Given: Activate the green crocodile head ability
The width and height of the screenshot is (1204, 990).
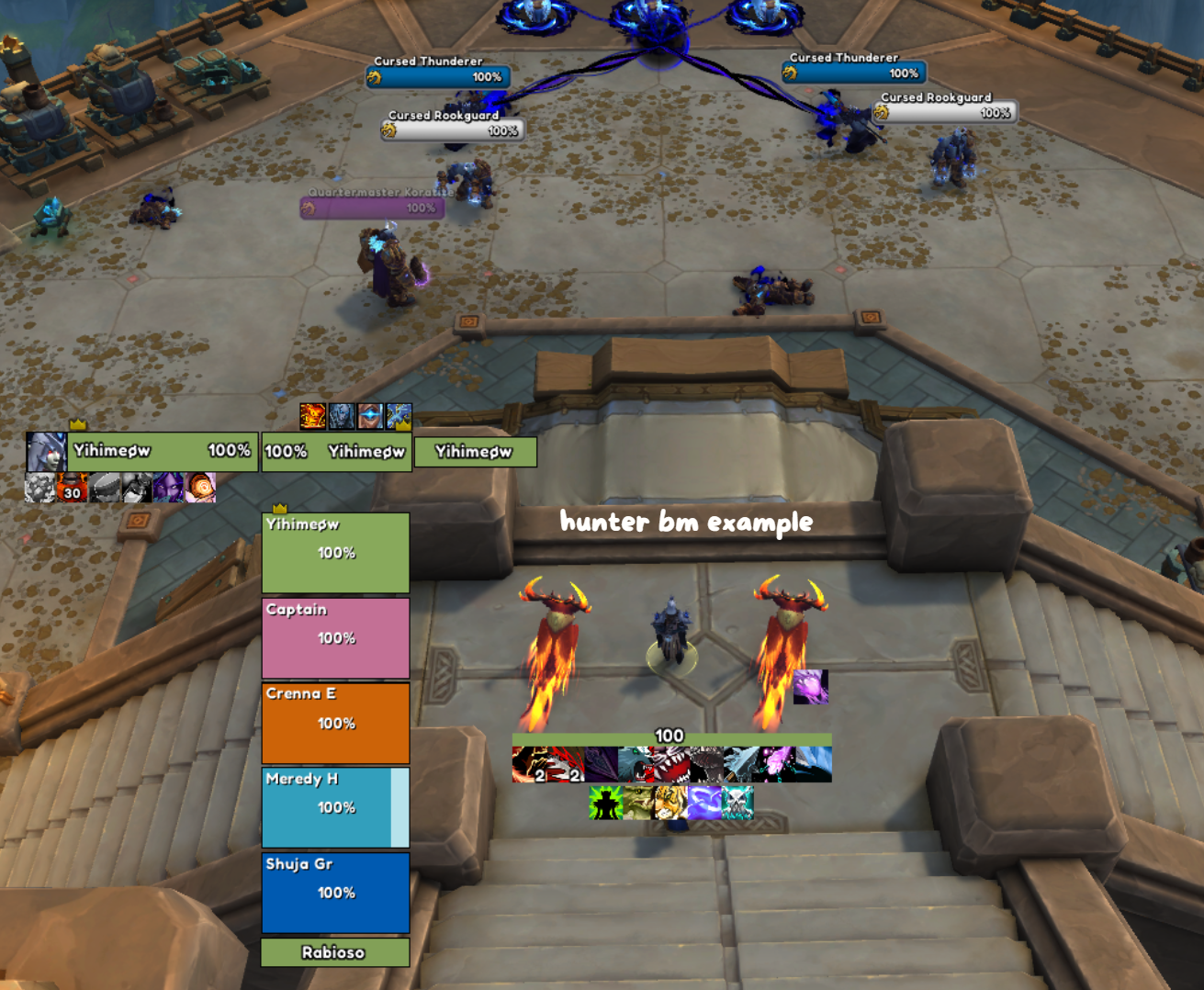Looking at the screenshot, I should (638, 803).
